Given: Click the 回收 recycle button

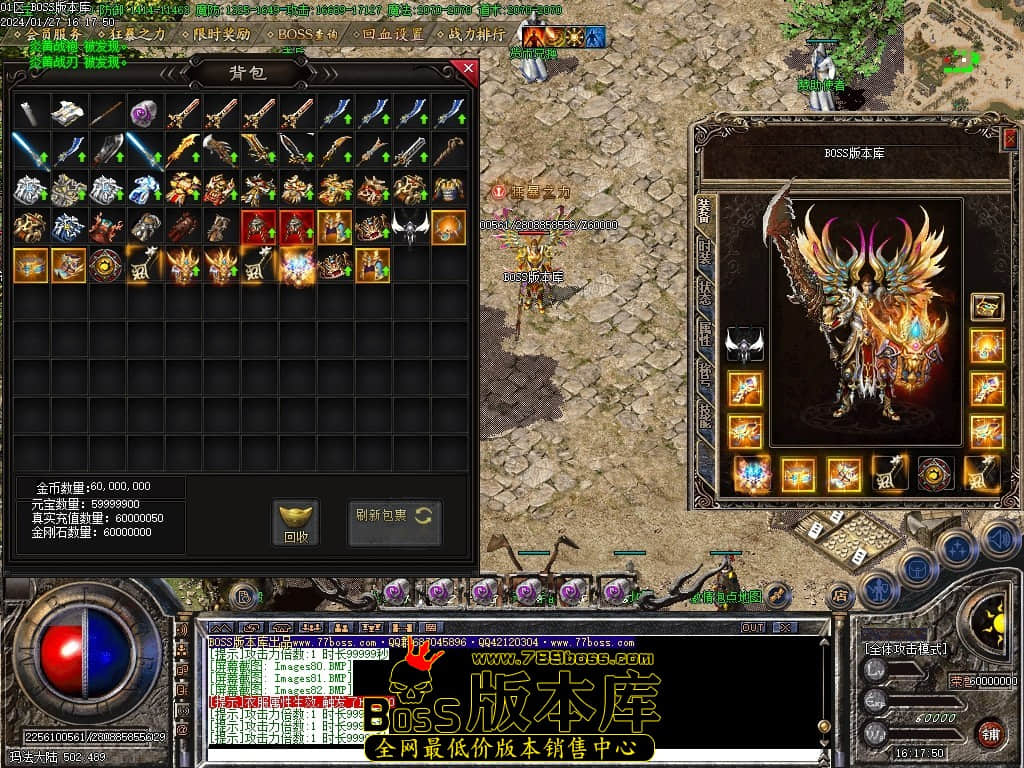Looking at the screenshot, I should coord(295,522).
